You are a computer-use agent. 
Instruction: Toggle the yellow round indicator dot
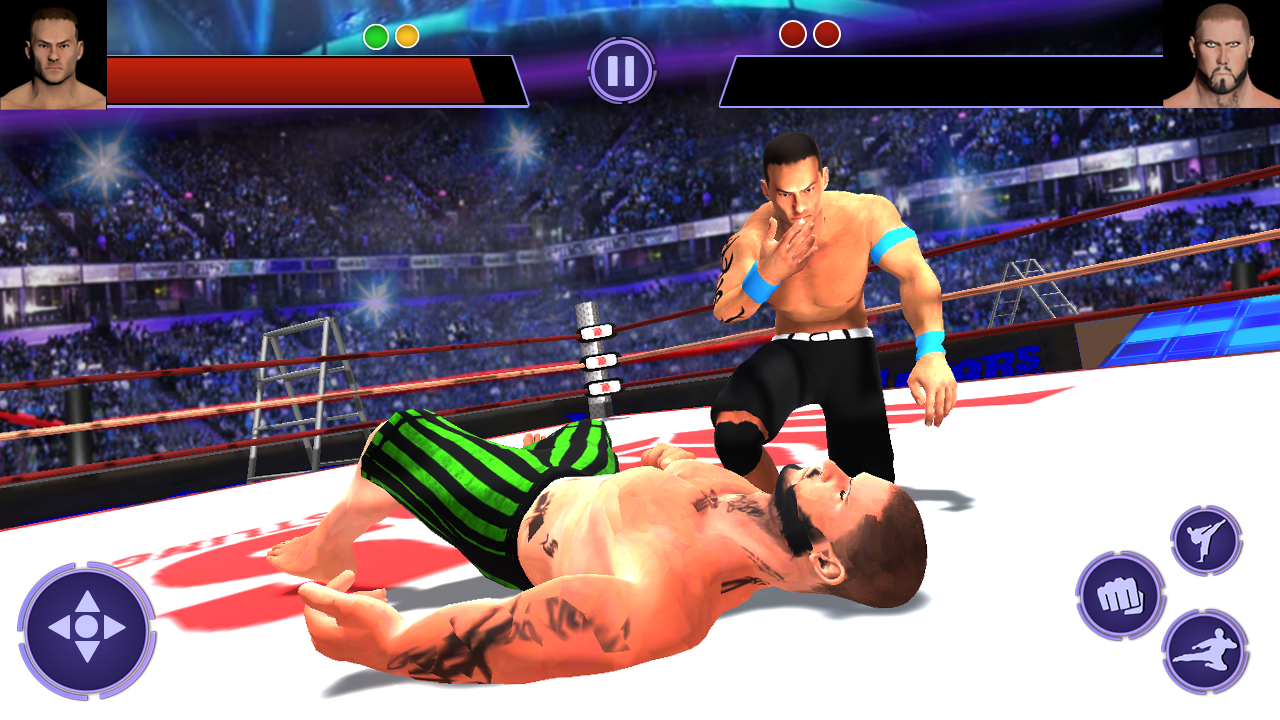click(x=405, y=36)
